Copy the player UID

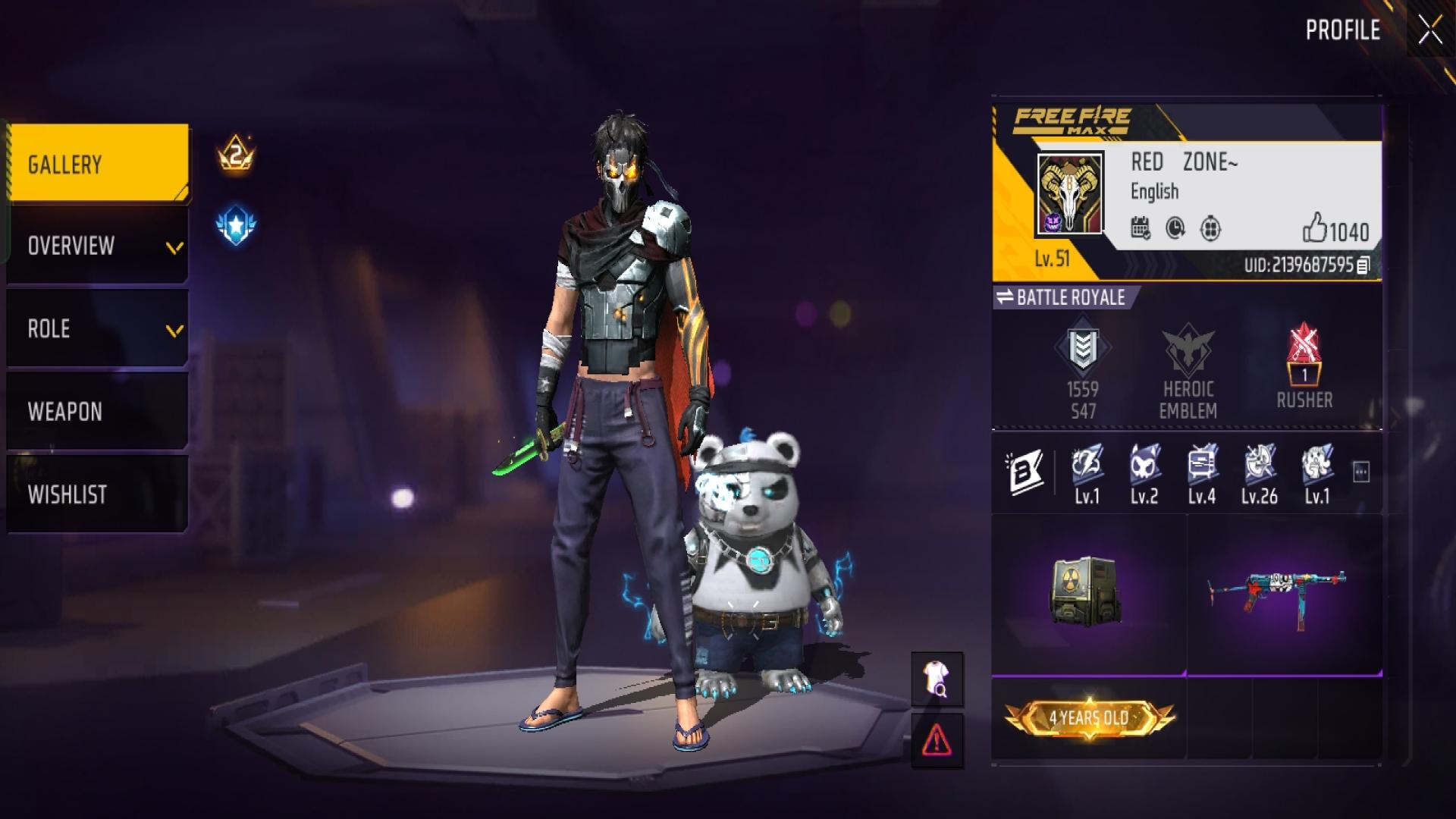click(x=1363, y=265)
